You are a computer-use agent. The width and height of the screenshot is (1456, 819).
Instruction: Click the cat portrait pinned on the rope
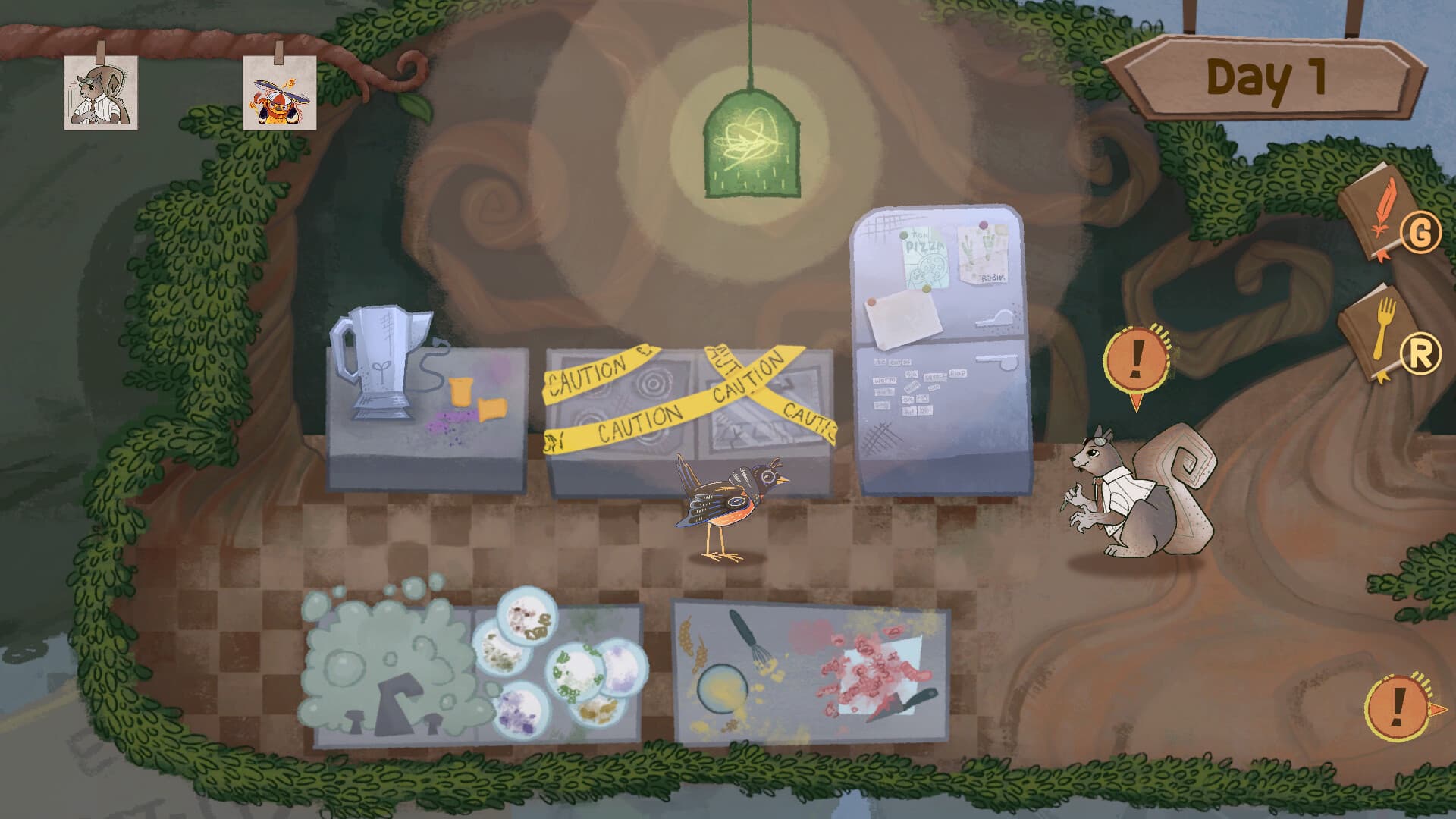(x=99, y=91)
